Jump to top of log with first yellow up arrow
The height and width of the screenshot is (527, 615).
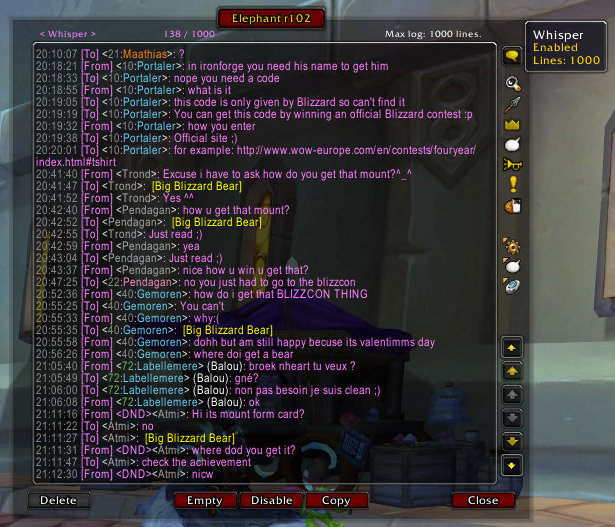[x=512, y=348]
